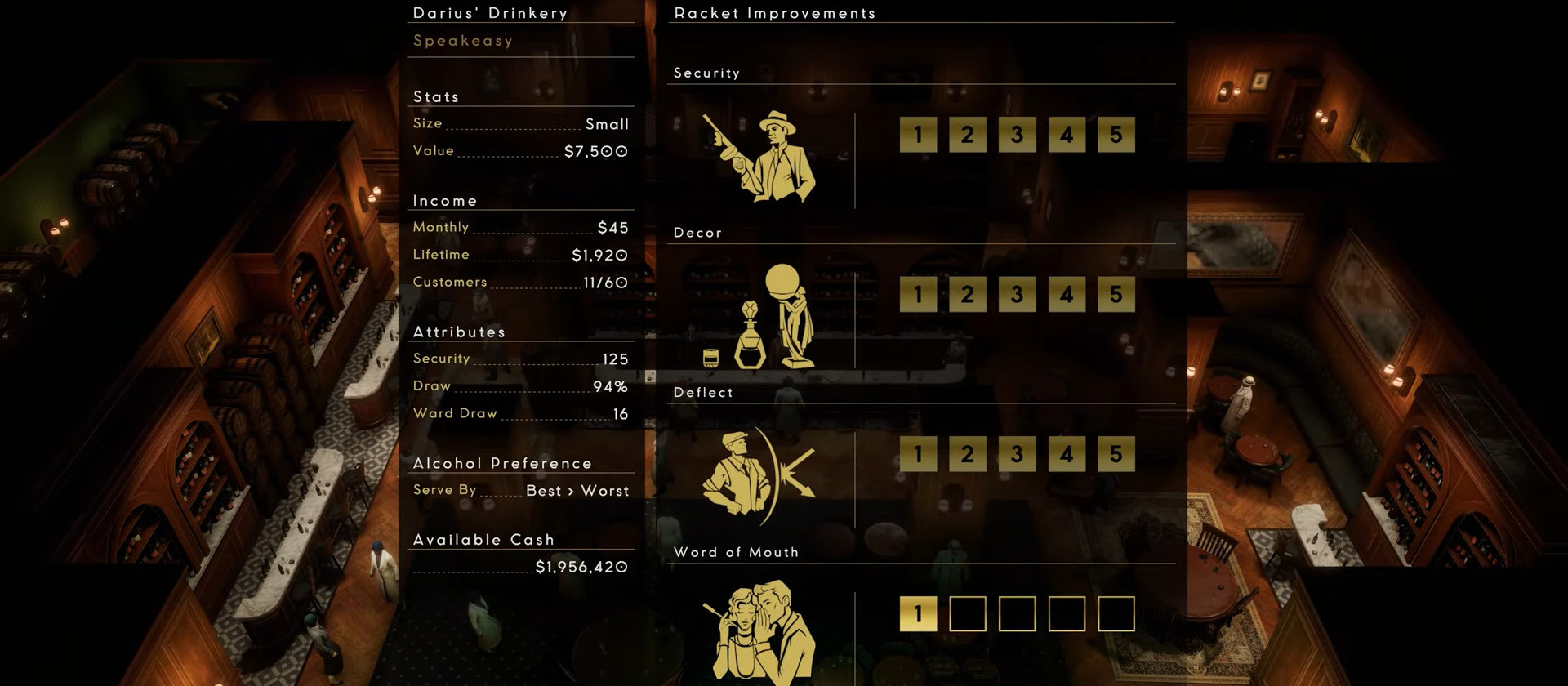Screen dimensions: 1568x686
Task: Select Word of Mouth level 1
Action: click(919, 613)
